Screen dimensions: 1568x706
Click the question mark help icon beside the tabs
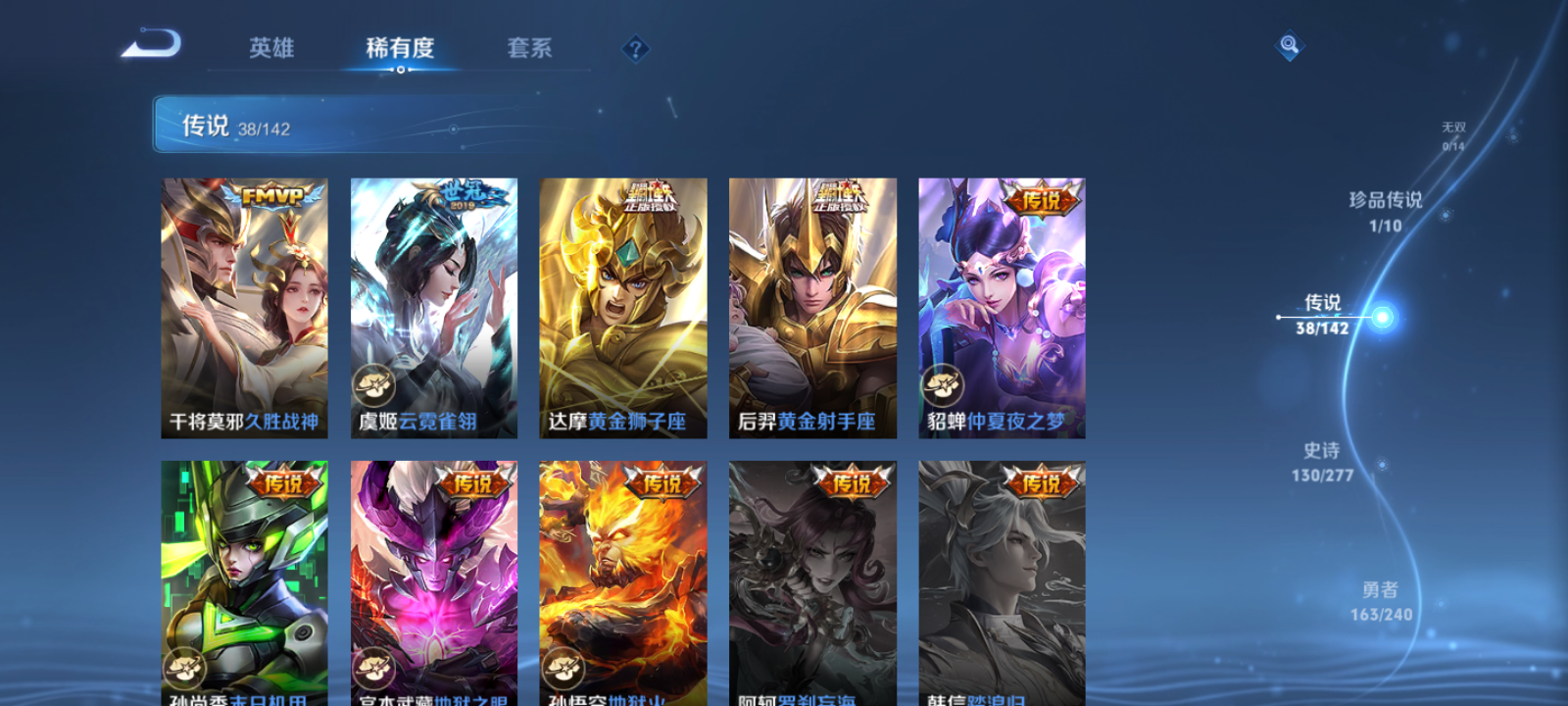635,47
